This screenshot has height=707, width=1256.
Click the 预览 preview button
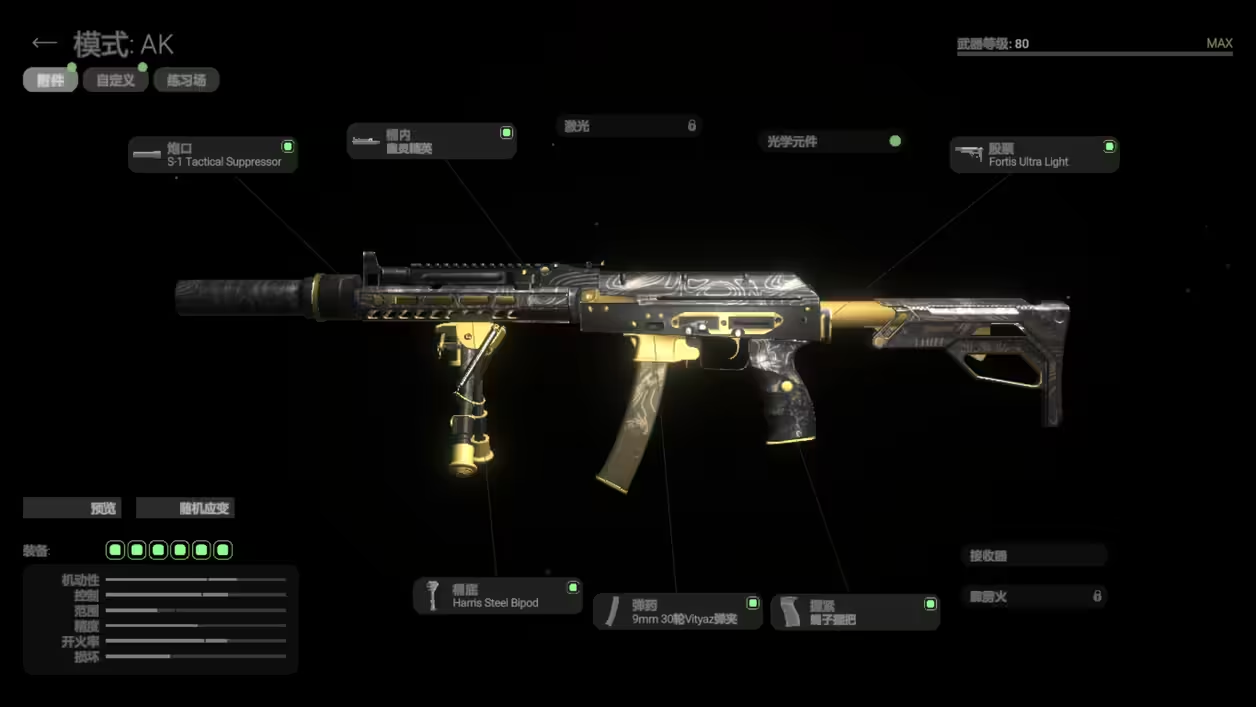[x=72, y=508]
